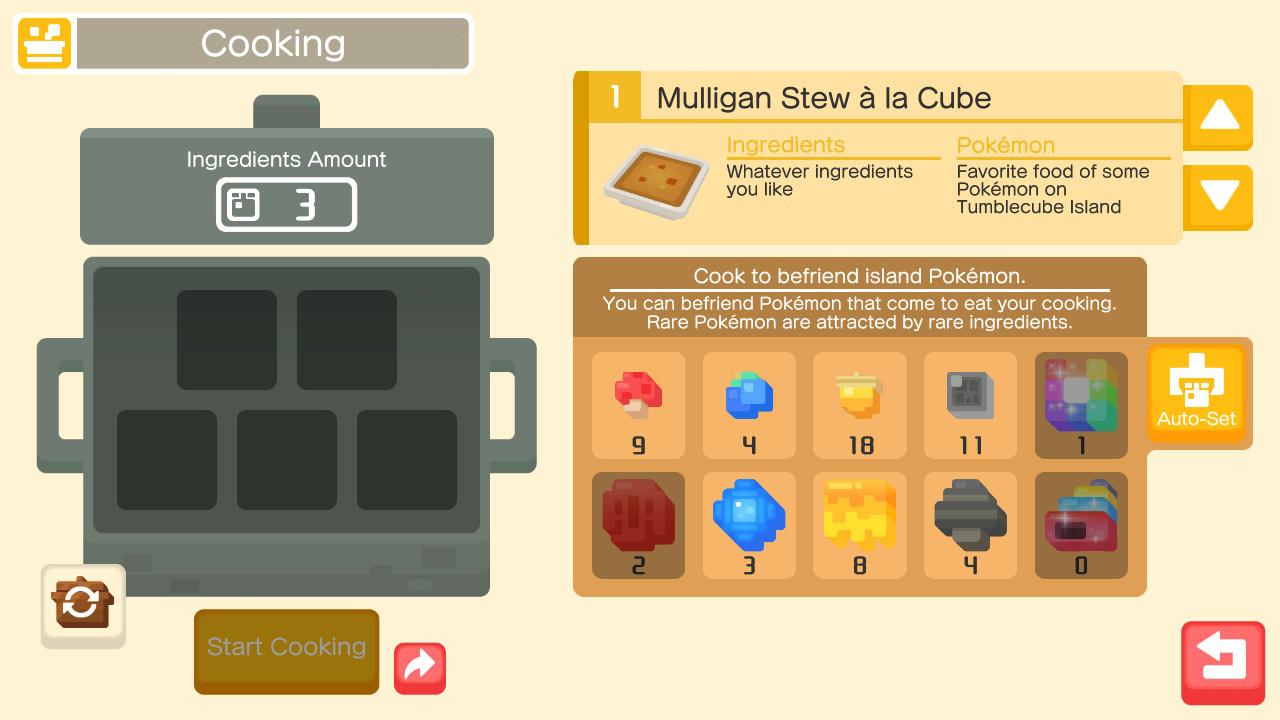Click the chef pot icon beside Cooking title
Screen dimensions: 1280x720
click(x=43, y=43)
